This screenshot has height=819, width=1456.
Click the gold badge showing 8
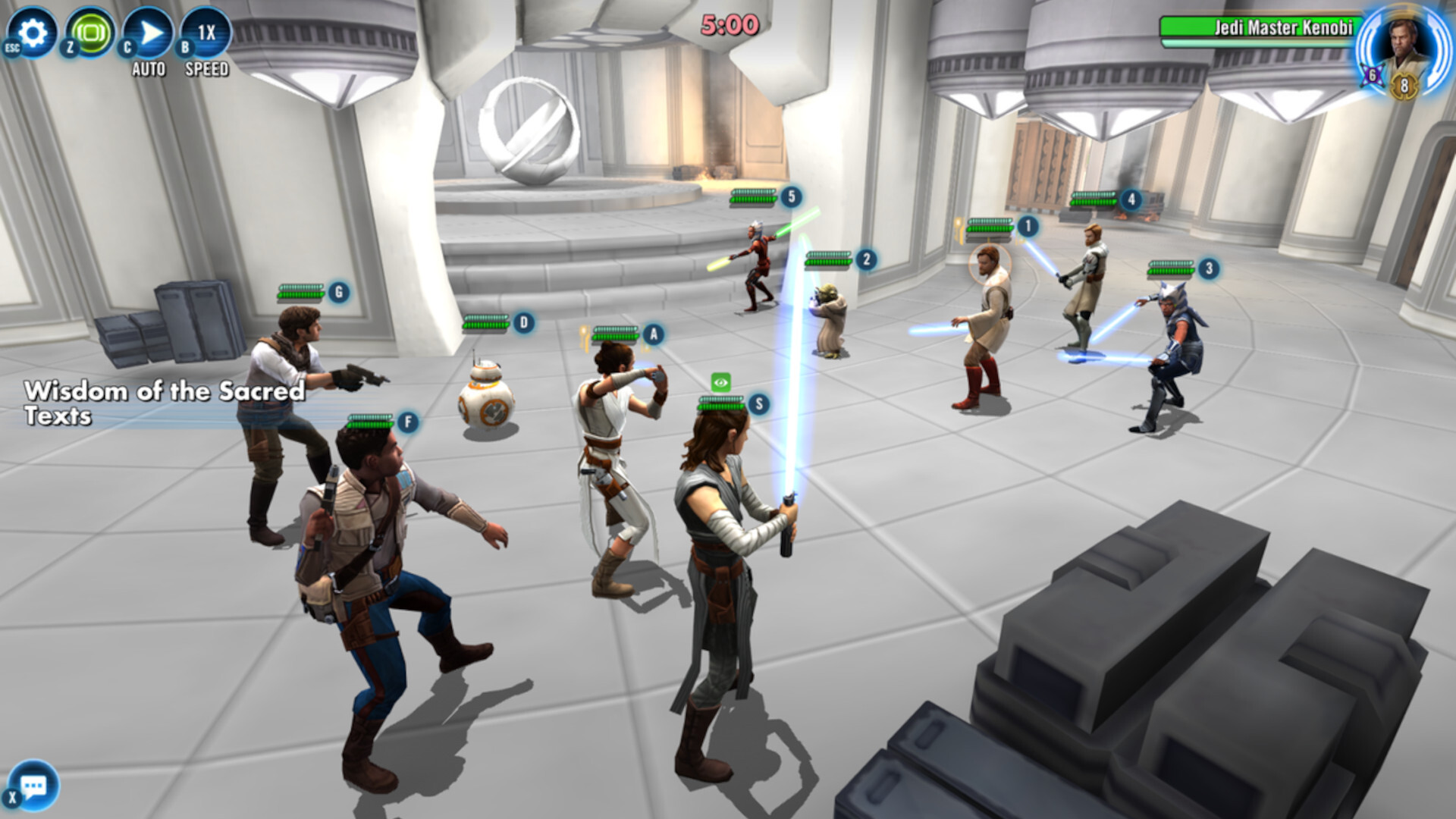[1405, 86]
